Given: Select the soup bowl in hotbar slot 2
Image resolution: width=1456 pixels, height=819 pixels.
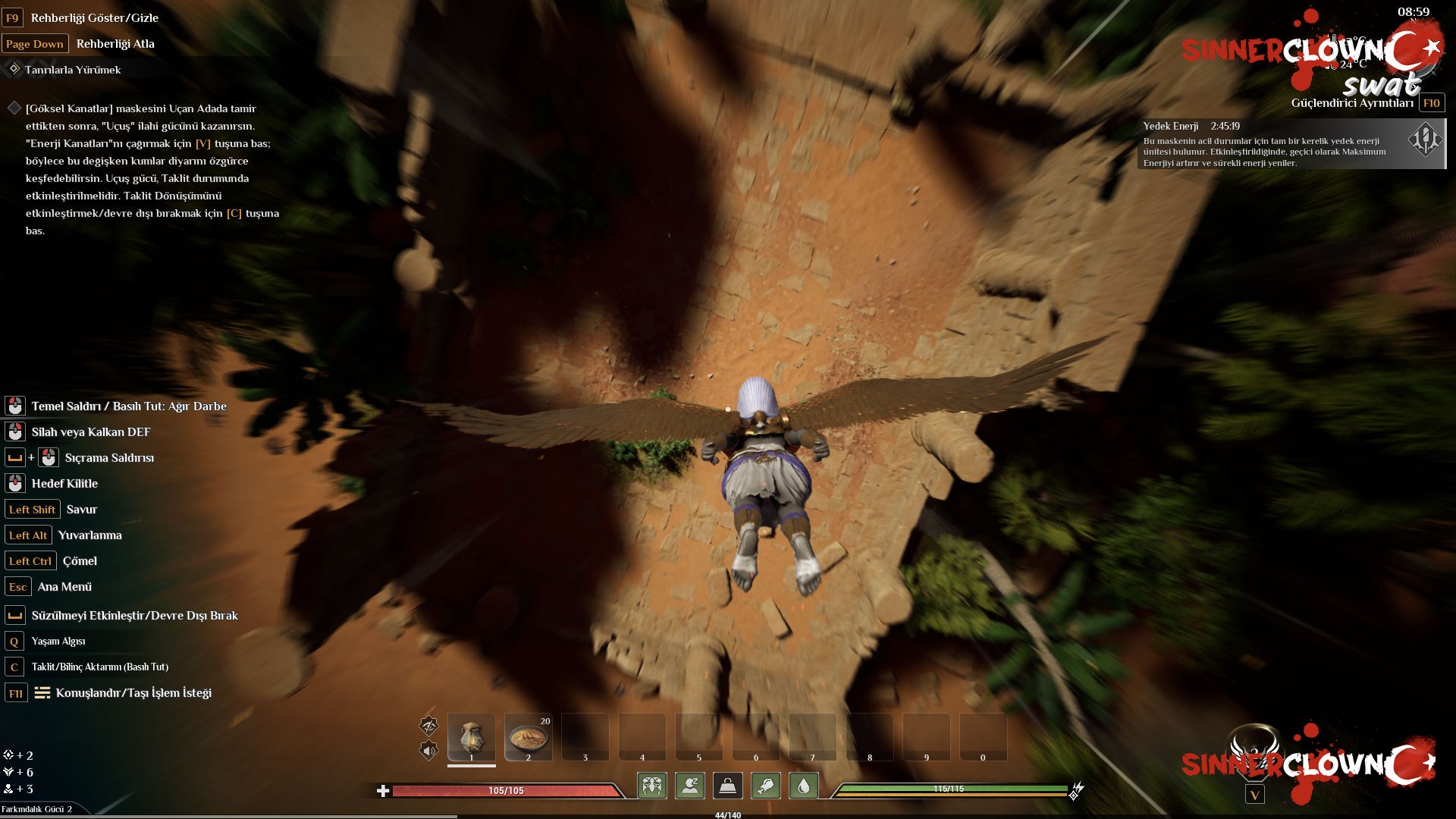Looking at the screenshot, I should (x=528, y=737).
